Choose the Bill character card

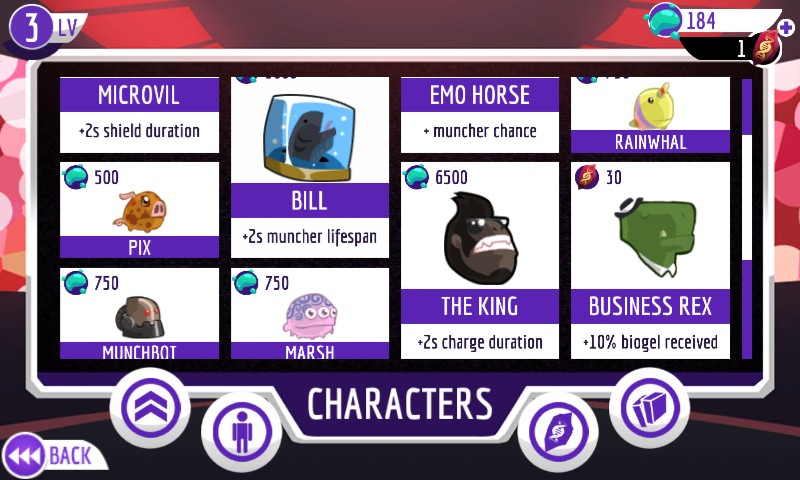[310, 165]
